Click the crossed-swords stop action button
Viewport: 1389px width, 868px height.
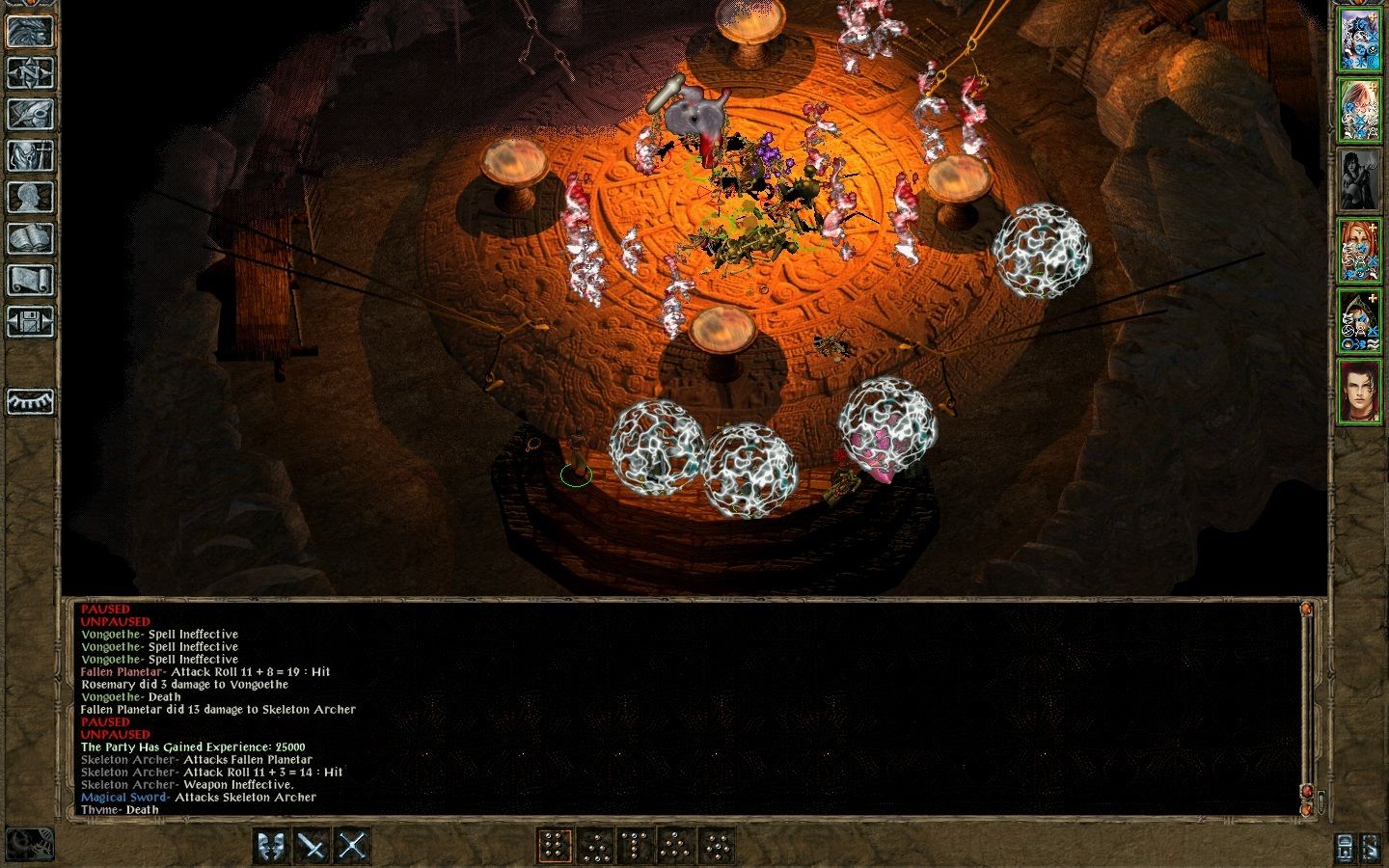tap(353, 846)
